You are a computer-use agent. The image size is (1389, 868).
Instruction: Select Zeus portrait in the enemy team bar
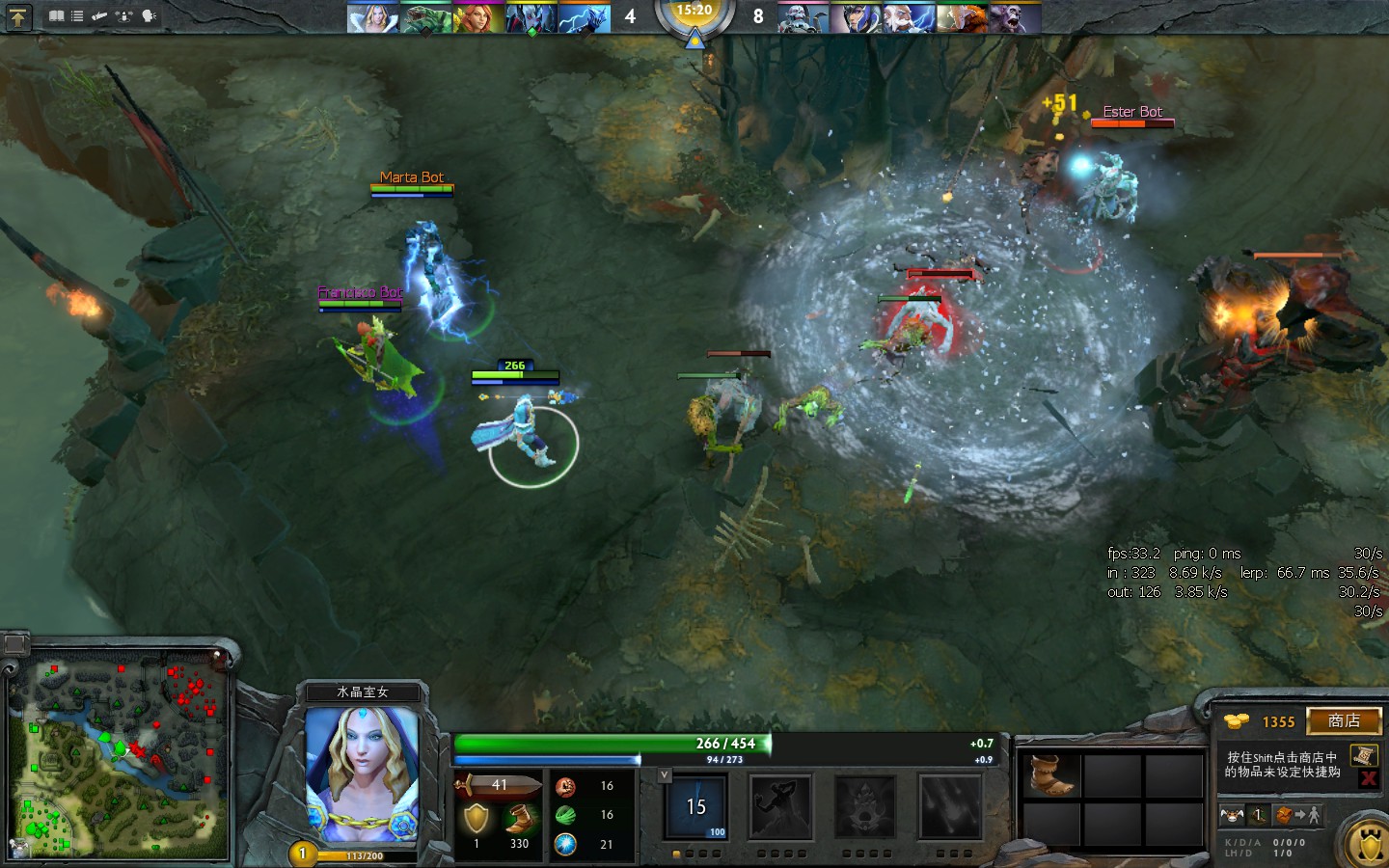[x=909, y=18]
